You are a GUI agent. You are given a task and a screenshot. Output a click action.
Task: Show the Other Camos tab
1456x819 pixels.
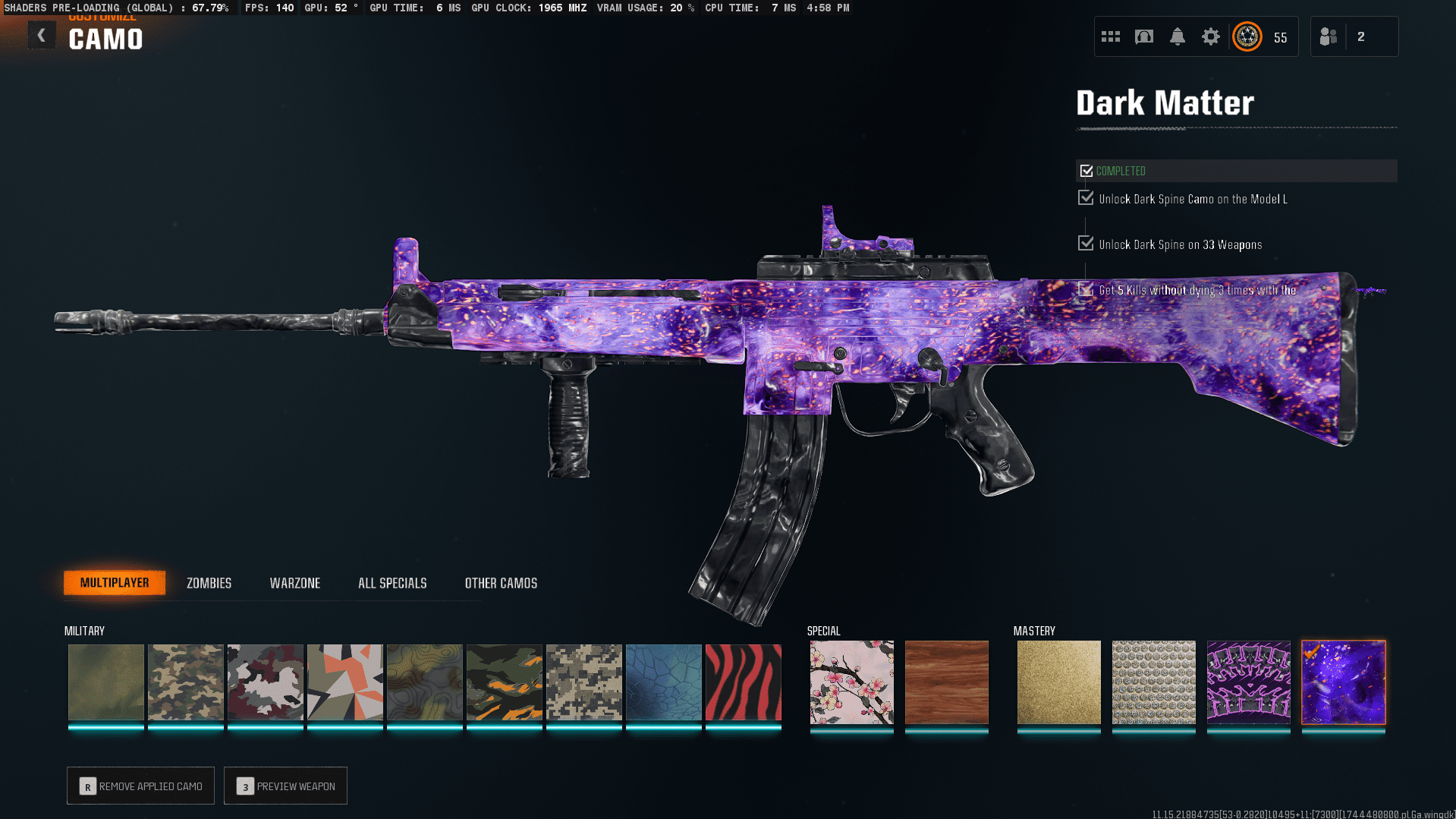point(501,583)
